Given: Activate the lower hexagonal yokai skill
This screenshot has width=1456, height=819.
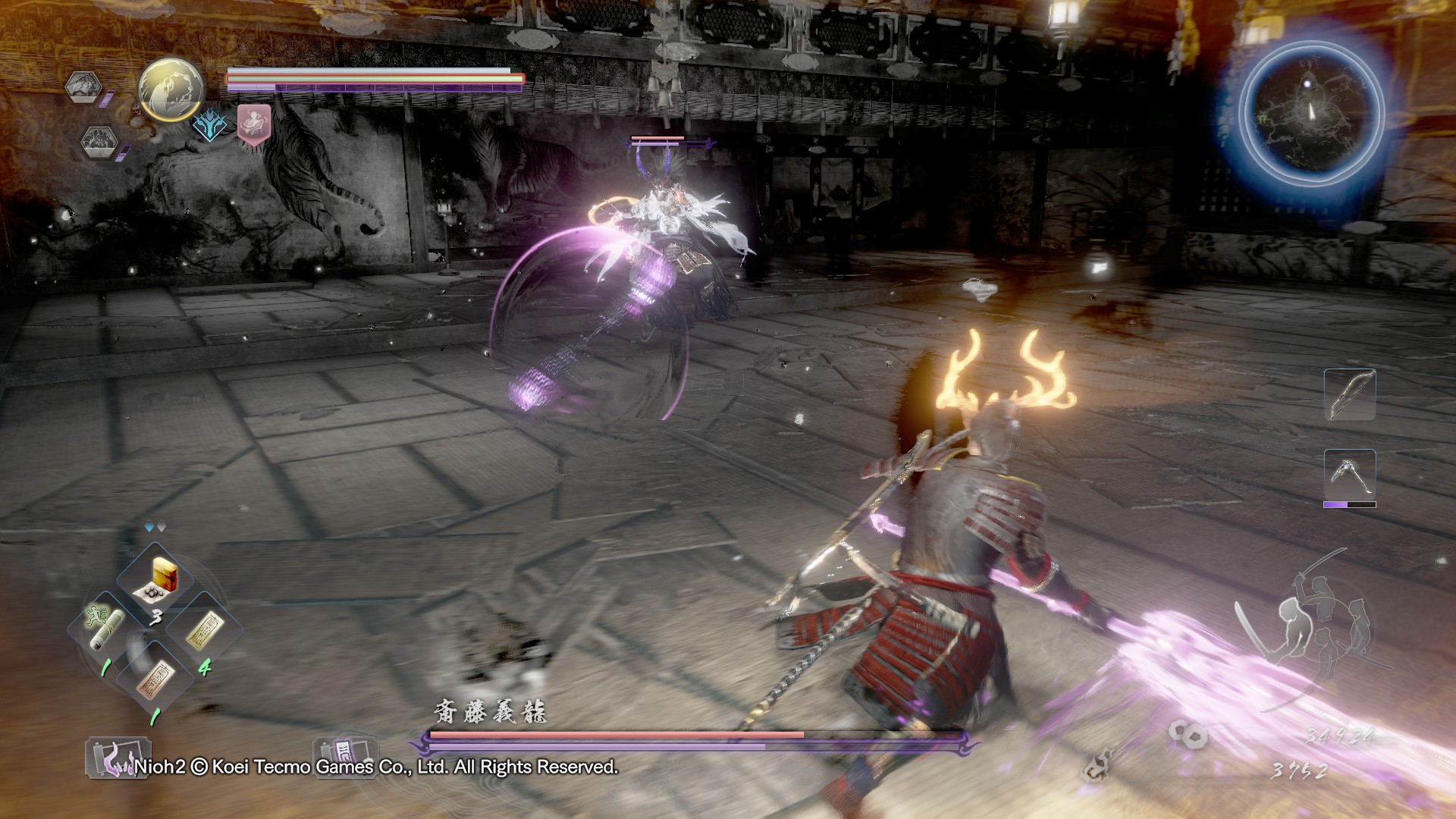Looking at the screenshot, I should (x=99, y=141).
